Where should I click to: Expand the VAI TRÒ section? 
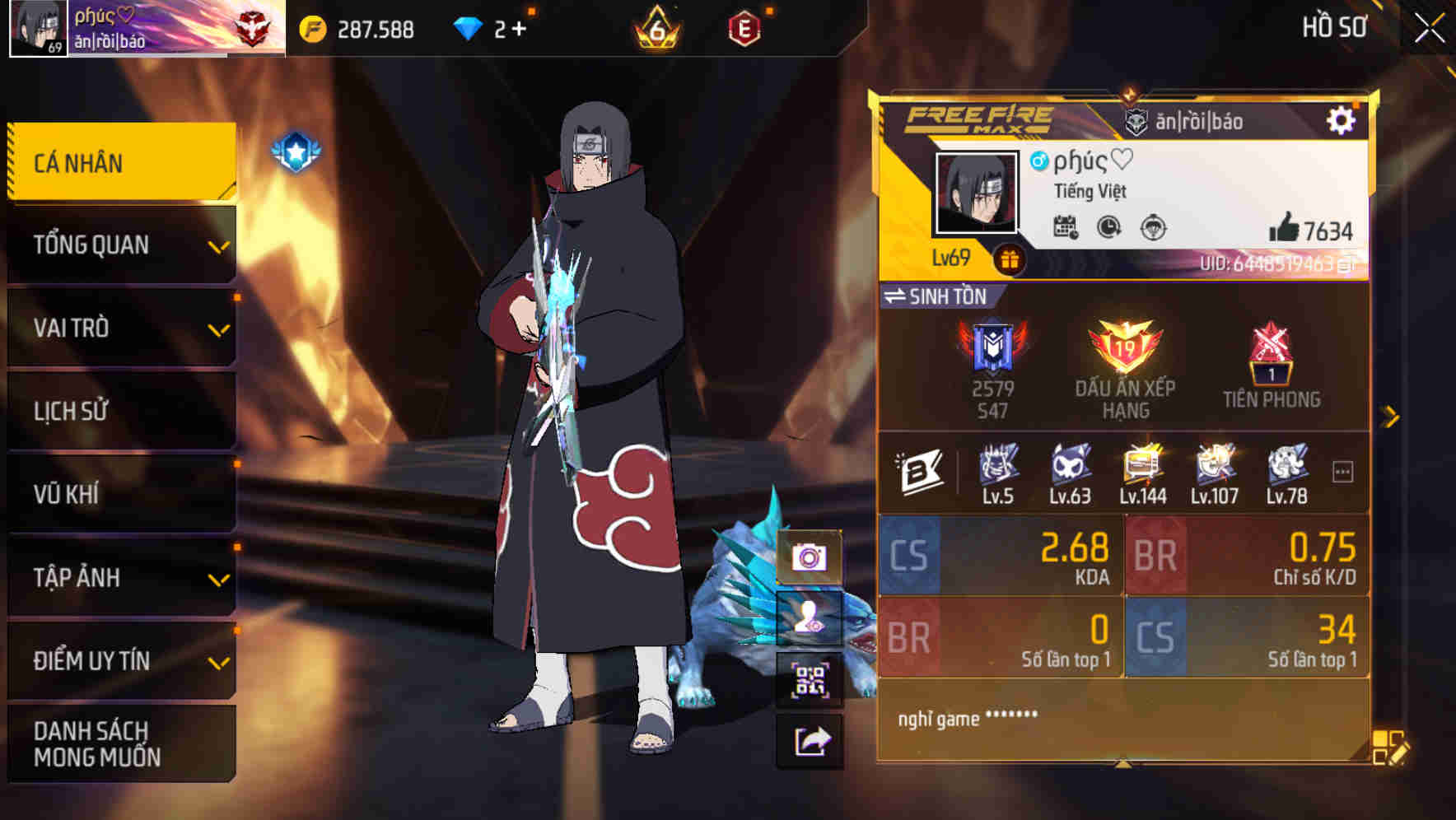pos(120,328)
